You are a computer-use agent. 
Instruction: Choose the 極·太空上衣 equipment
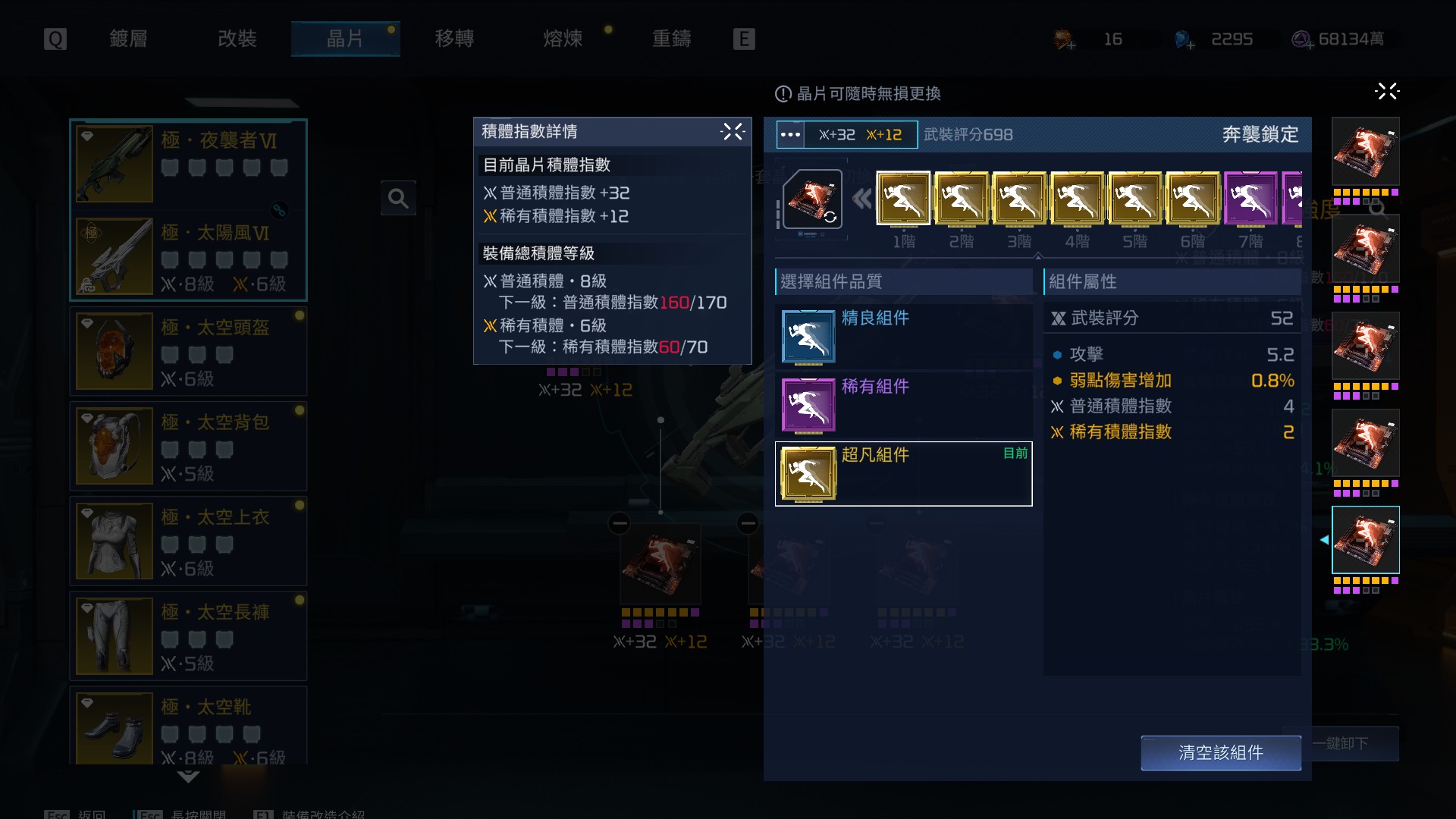(x=188, y=541)
